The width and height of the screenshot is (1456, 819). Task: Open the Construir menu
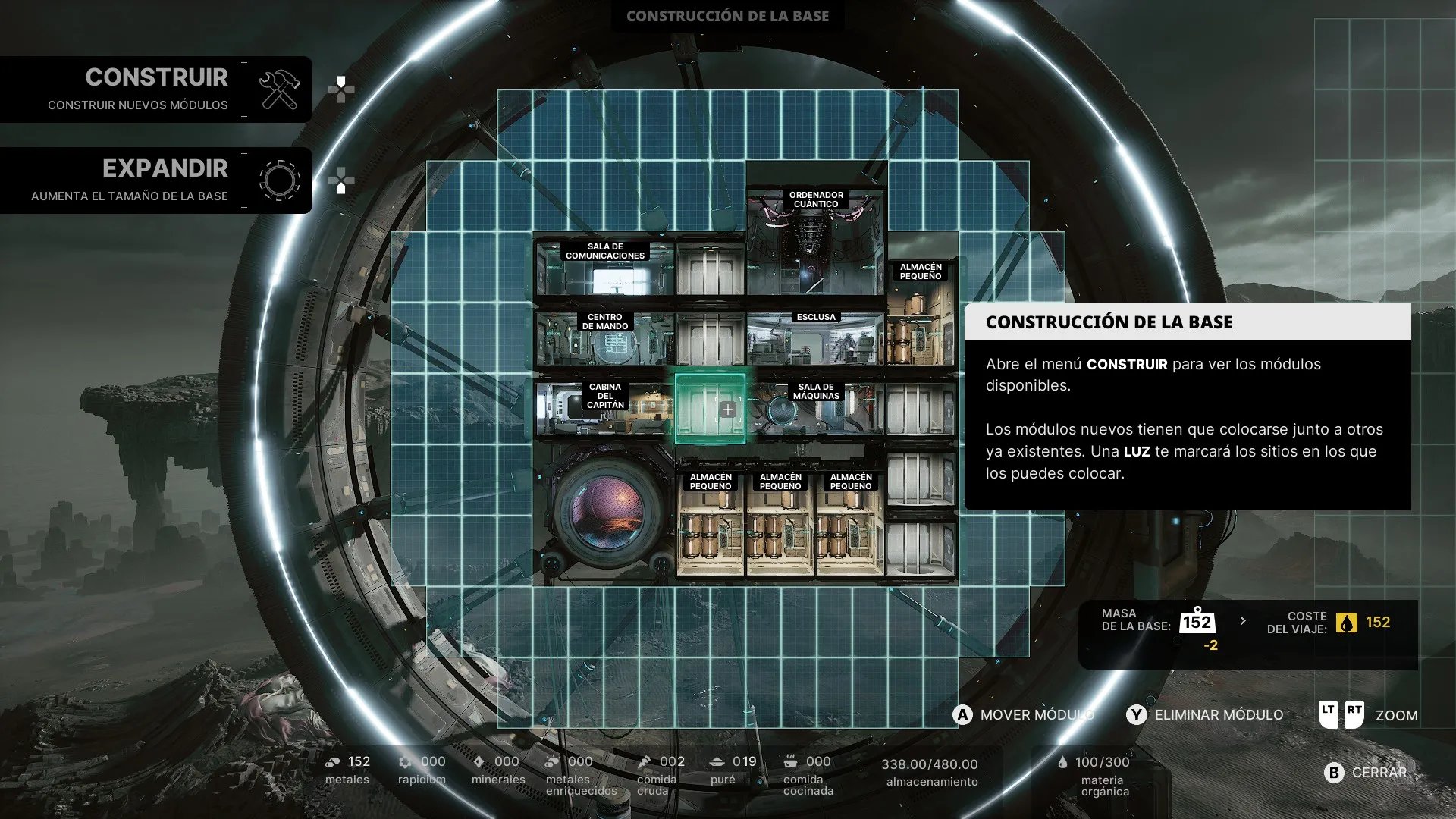156,89
